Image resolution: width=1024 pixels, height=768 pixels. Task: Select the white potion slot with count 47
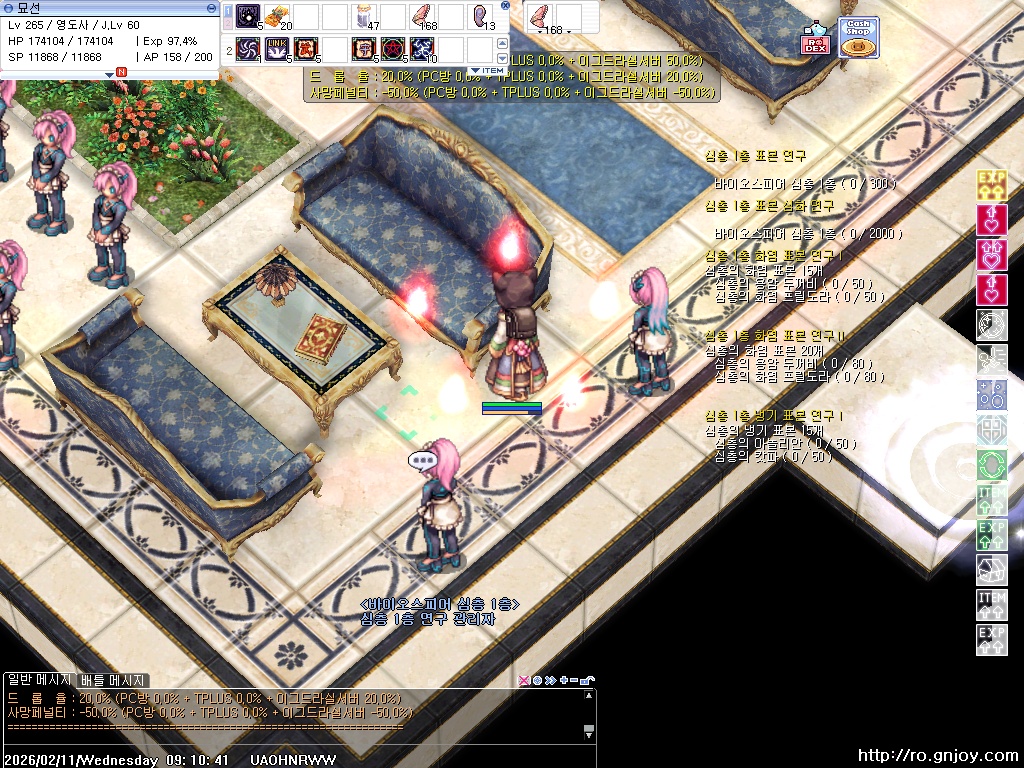[x=365, y=17]
